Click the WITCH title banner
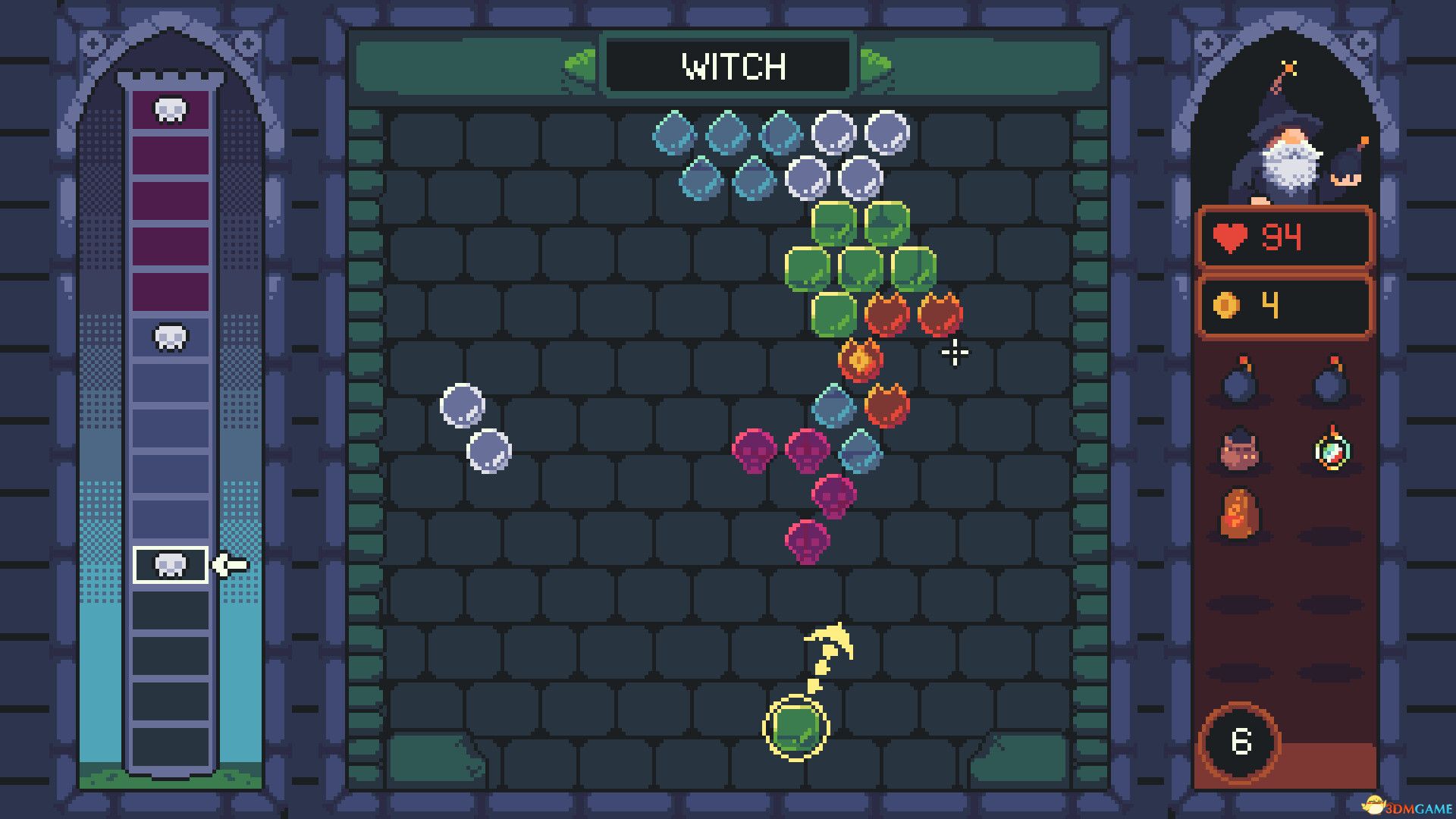The image size is (1456, 819). pos(728,67)
